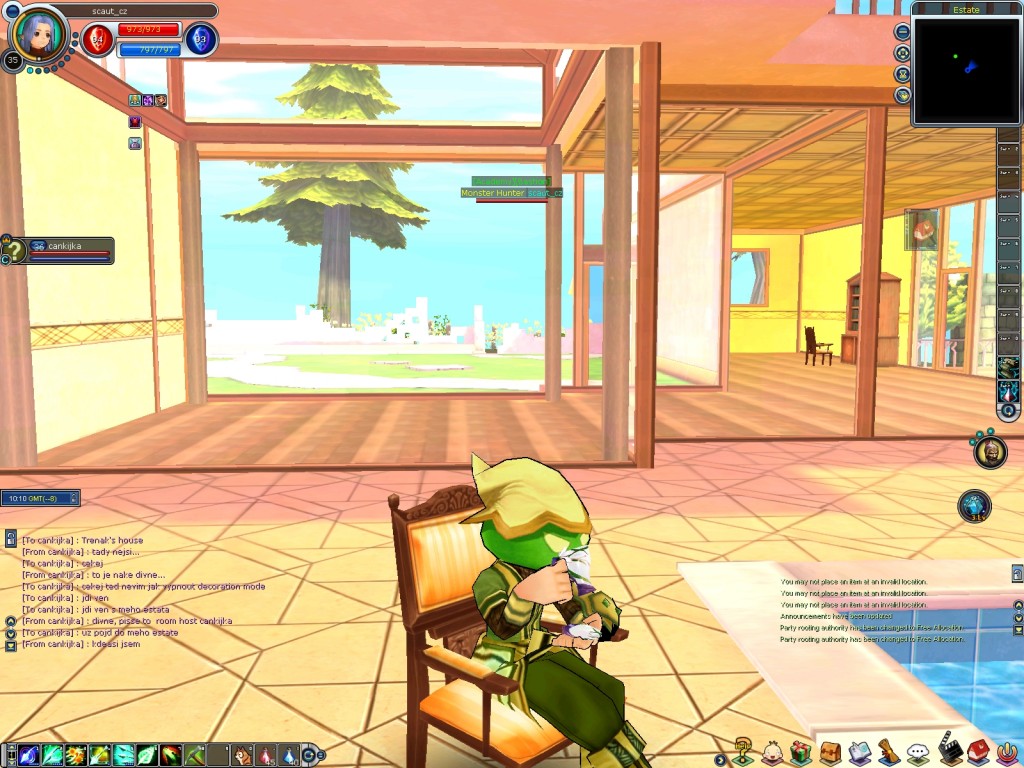Drink the red health potion
The height and width of the screenshot is (768, 1024).
click(267, 755)
